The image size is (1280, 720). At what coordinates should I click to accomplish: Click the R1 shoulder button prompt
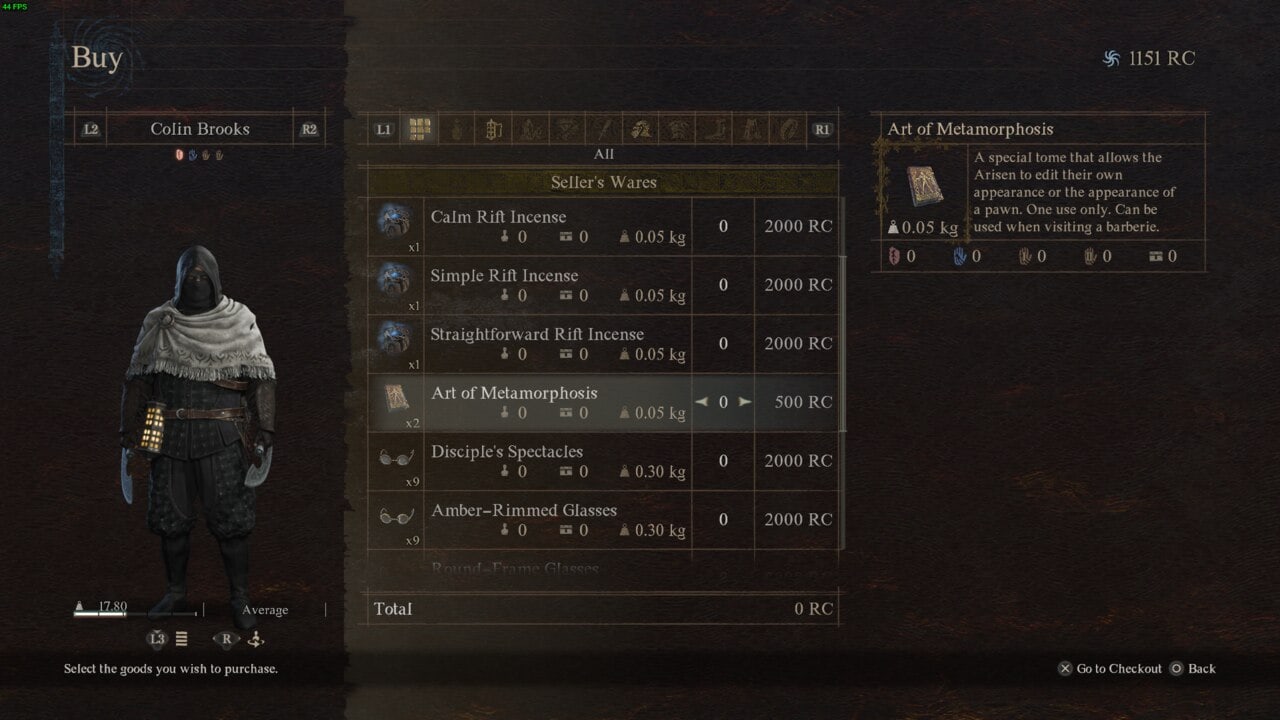click(x=822, y=128)
